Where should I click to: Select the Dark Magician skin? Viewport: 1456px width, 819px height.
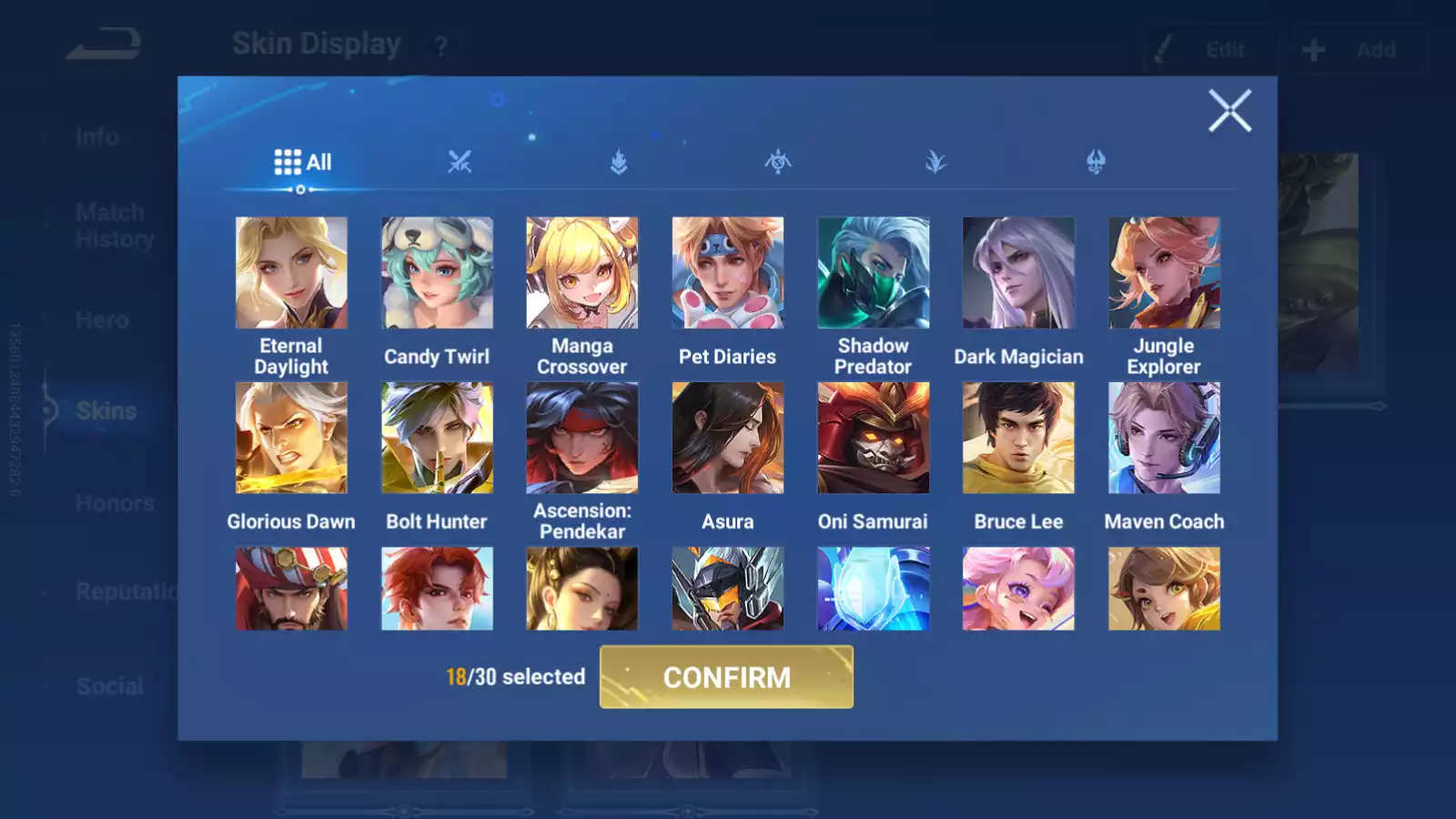(1018, 273)
